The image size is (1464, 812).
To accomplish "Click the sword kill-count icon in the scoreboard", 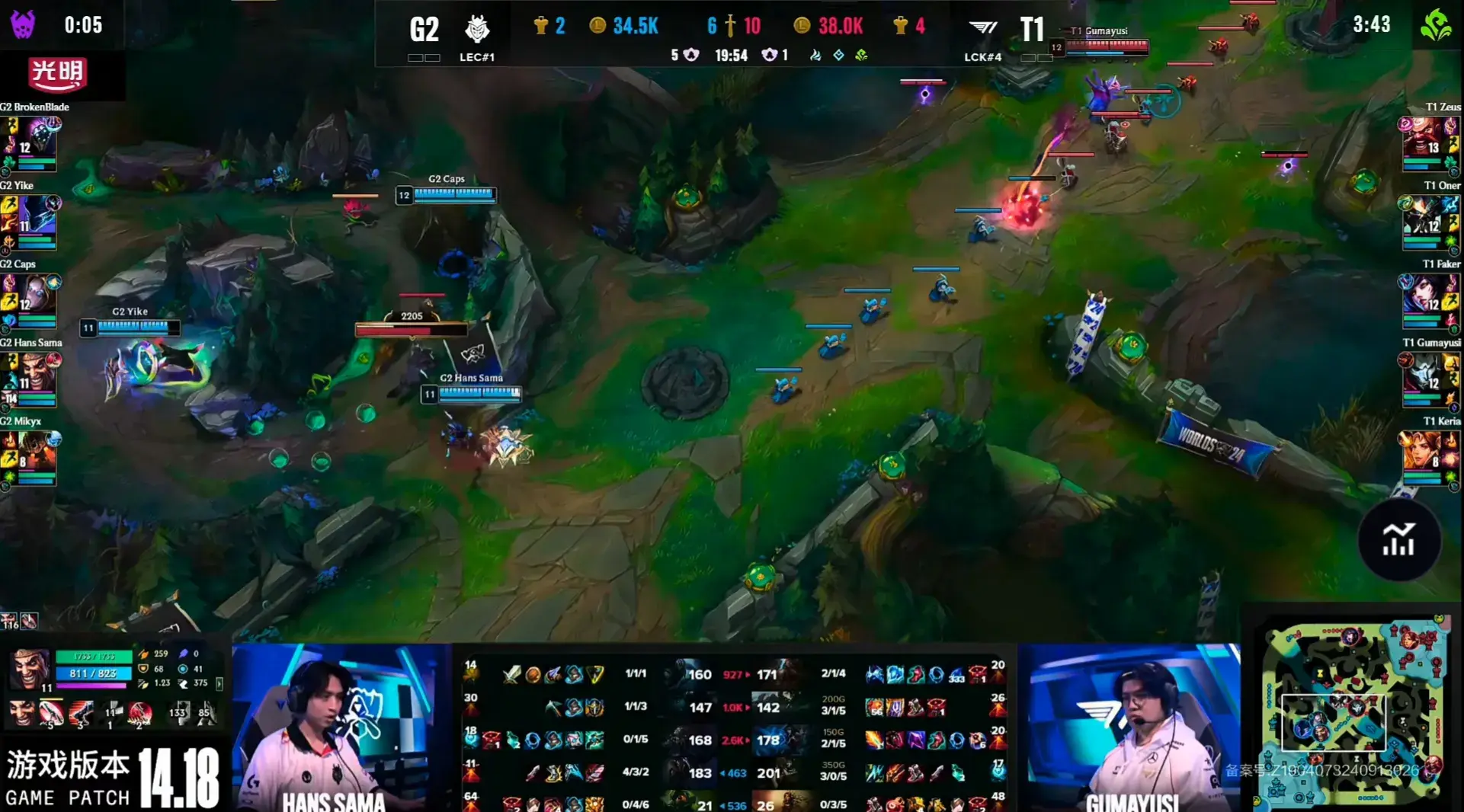I will click(x=730, y=25).
